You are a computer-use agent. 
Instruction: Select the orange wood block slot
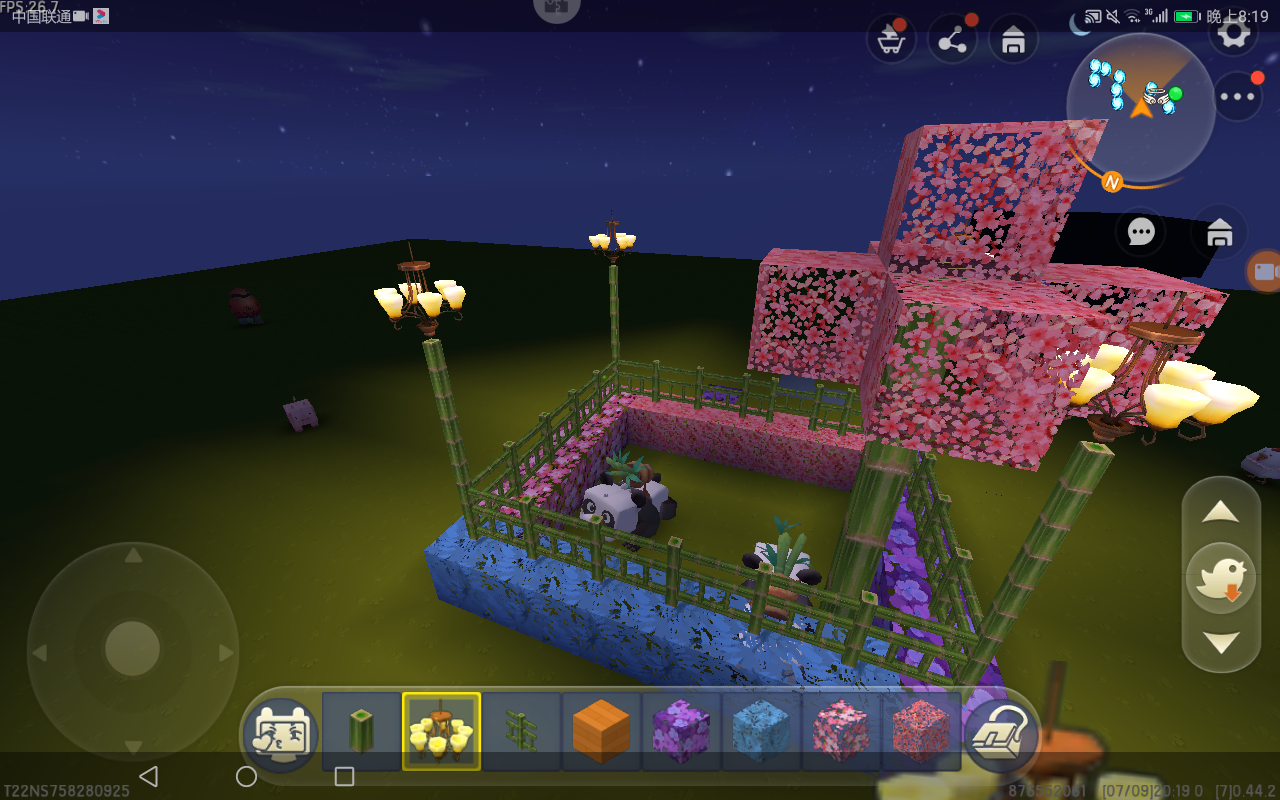(x=601, y=732)
